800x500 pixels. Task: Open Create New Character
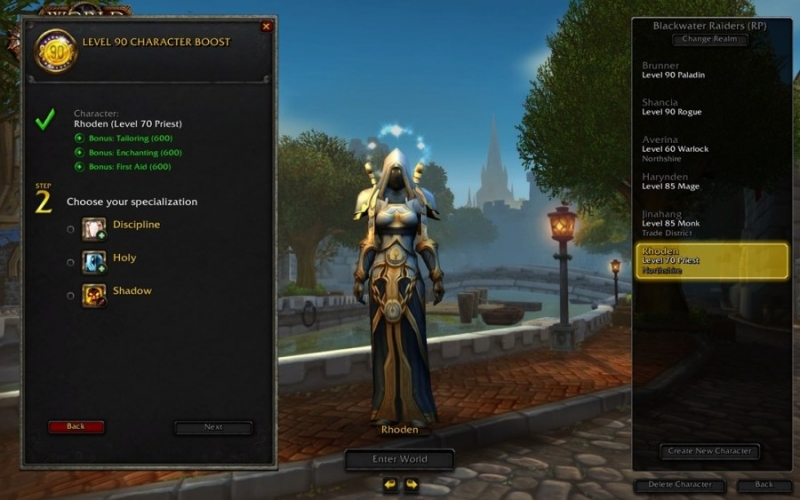tap(710, 451)
